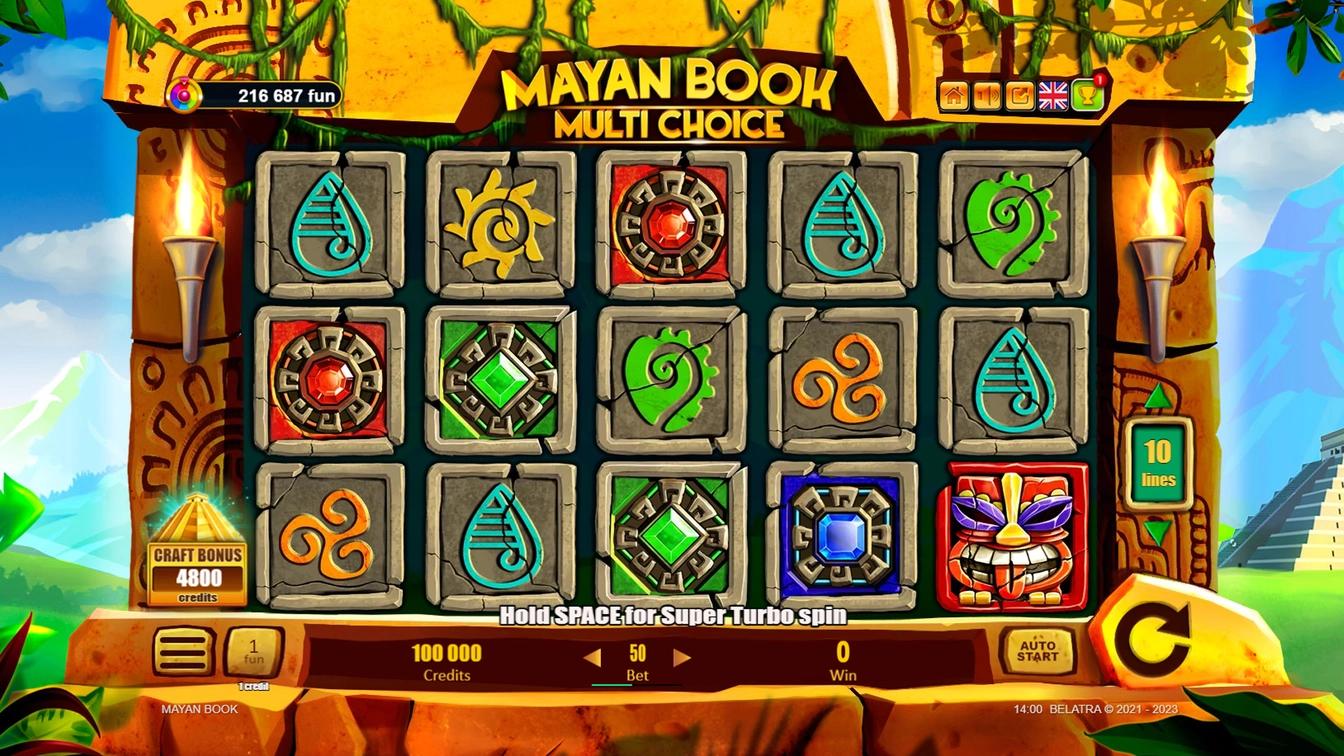Screen dimensions: 1344x756
Task: Select the red tiki mask symbol
Action: click(1012, 538)
